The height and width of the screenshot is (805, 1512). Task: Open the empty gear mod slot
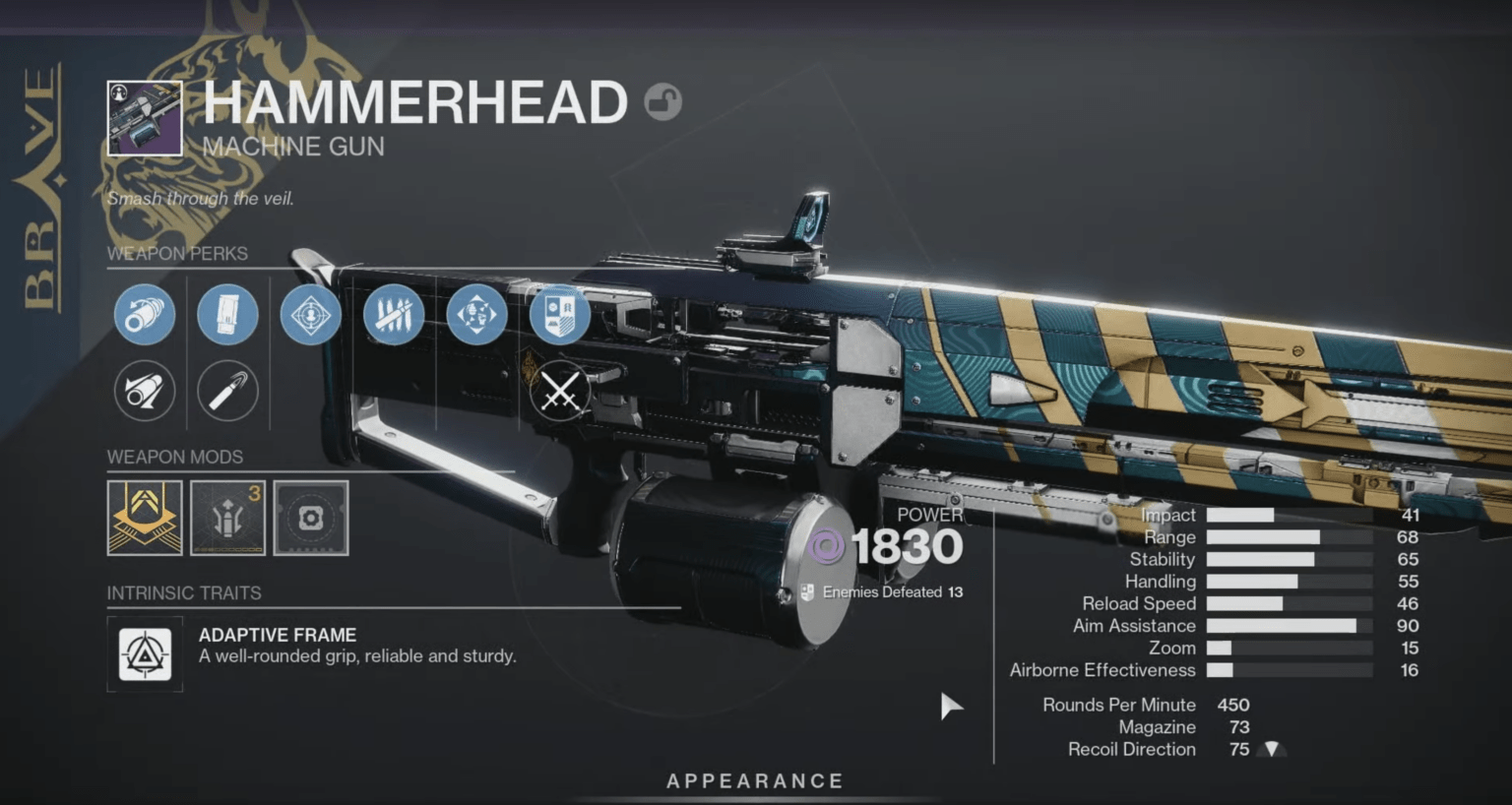(x=311, y=519)
